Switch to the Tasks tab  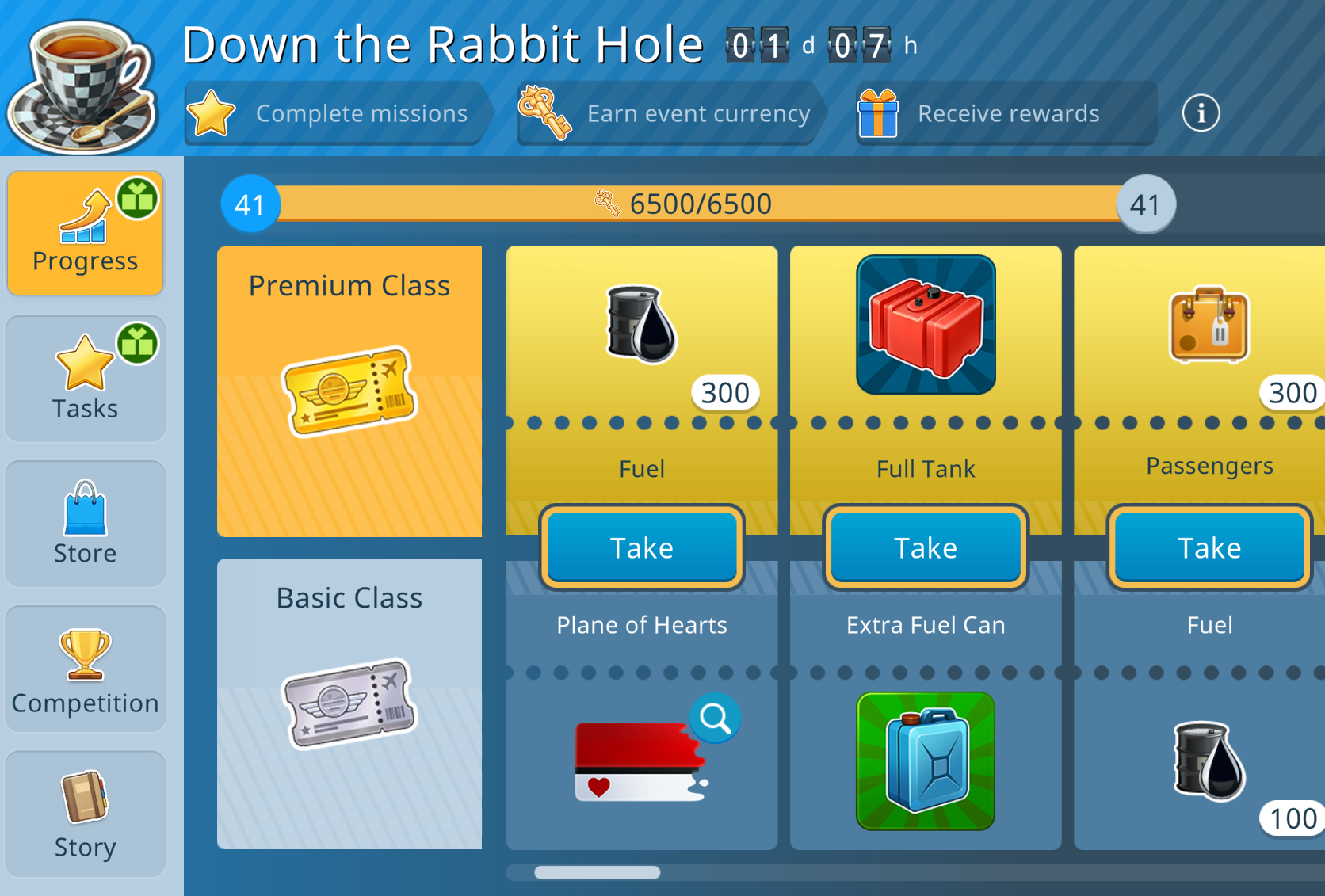pyautogui.click(x=86, y=379)
